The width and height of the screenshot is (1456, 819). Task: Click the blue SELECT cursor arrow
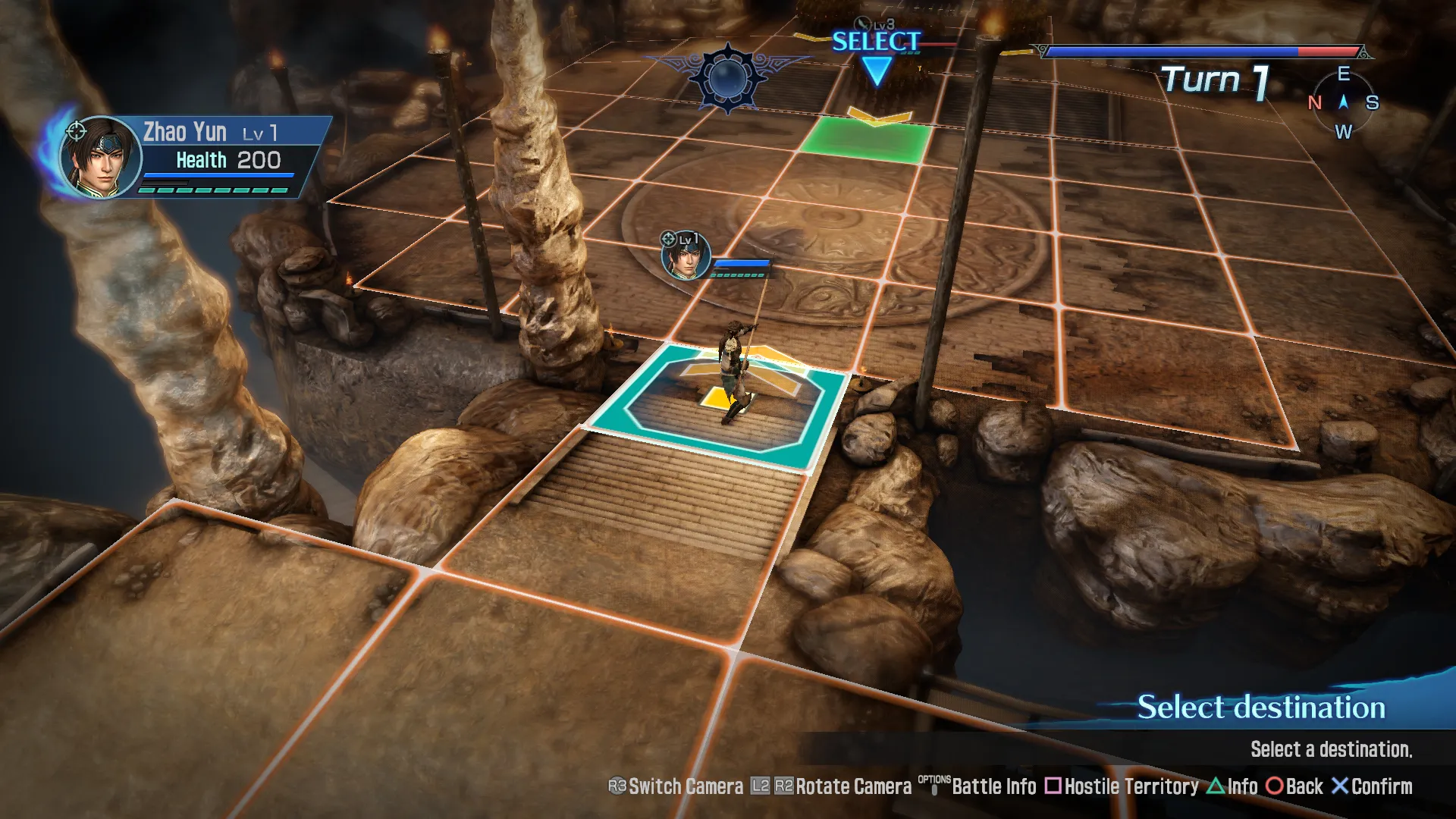[877, 71]
